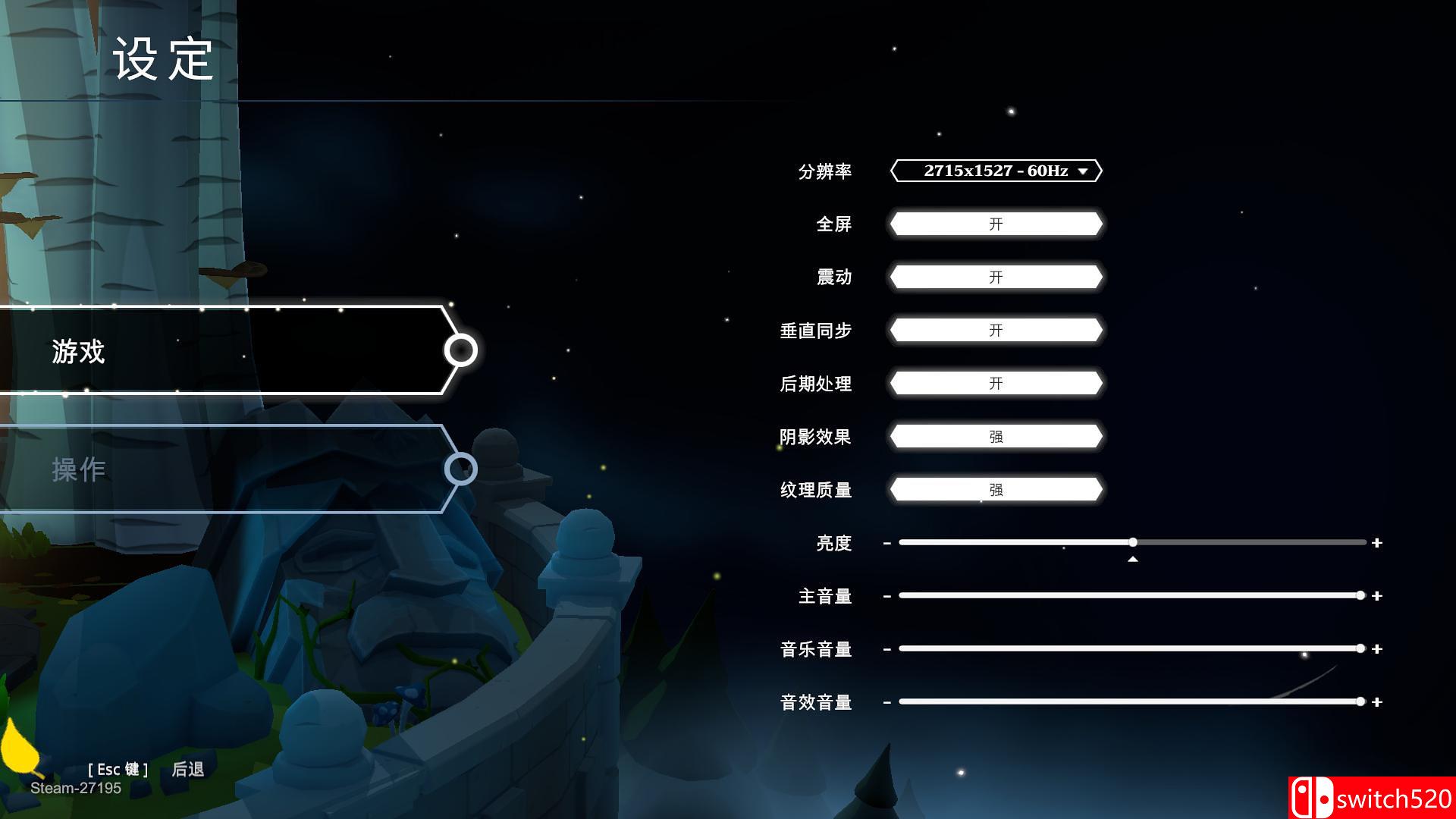Select the 游戏 settings tab
Screen dimensions: 1456x819
(x=79, y=352)
